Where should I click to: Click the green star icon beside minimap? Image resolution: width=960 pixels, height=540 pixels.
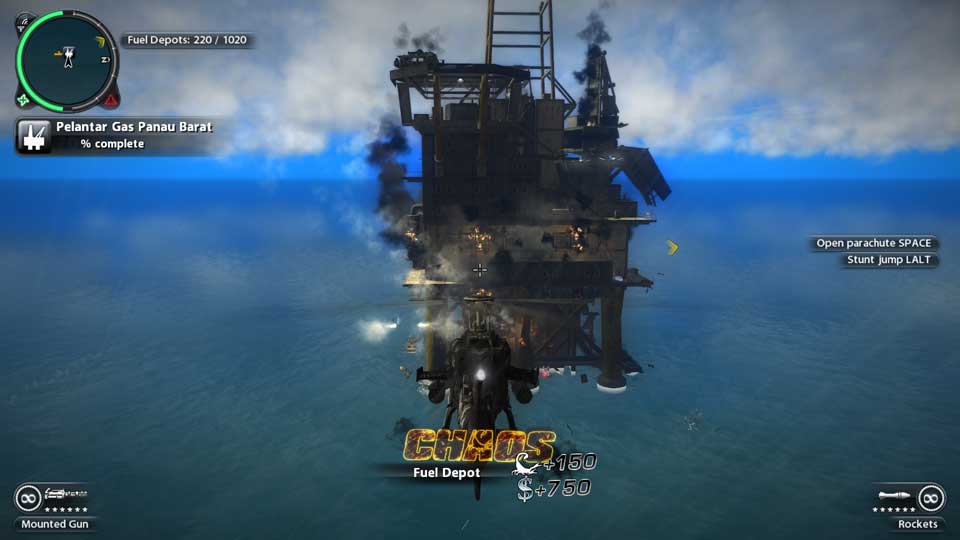pyautogui.click(x=24, y=100)
